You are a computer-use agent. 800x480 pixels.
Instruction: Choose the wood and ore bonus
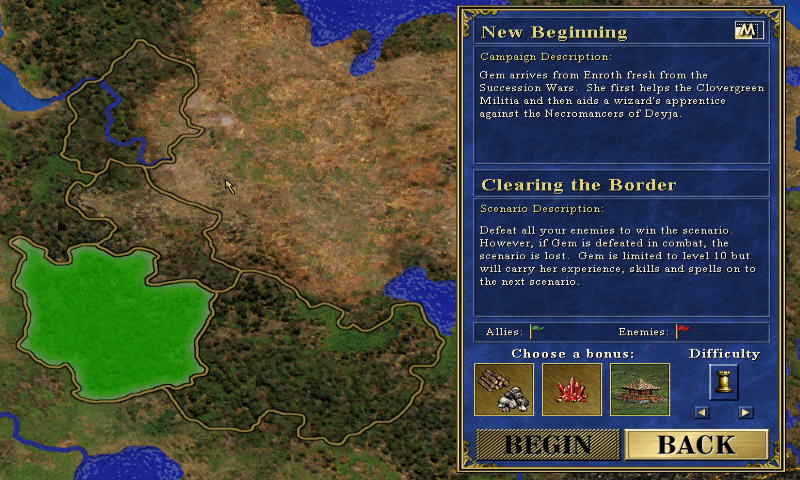point(504,389)
